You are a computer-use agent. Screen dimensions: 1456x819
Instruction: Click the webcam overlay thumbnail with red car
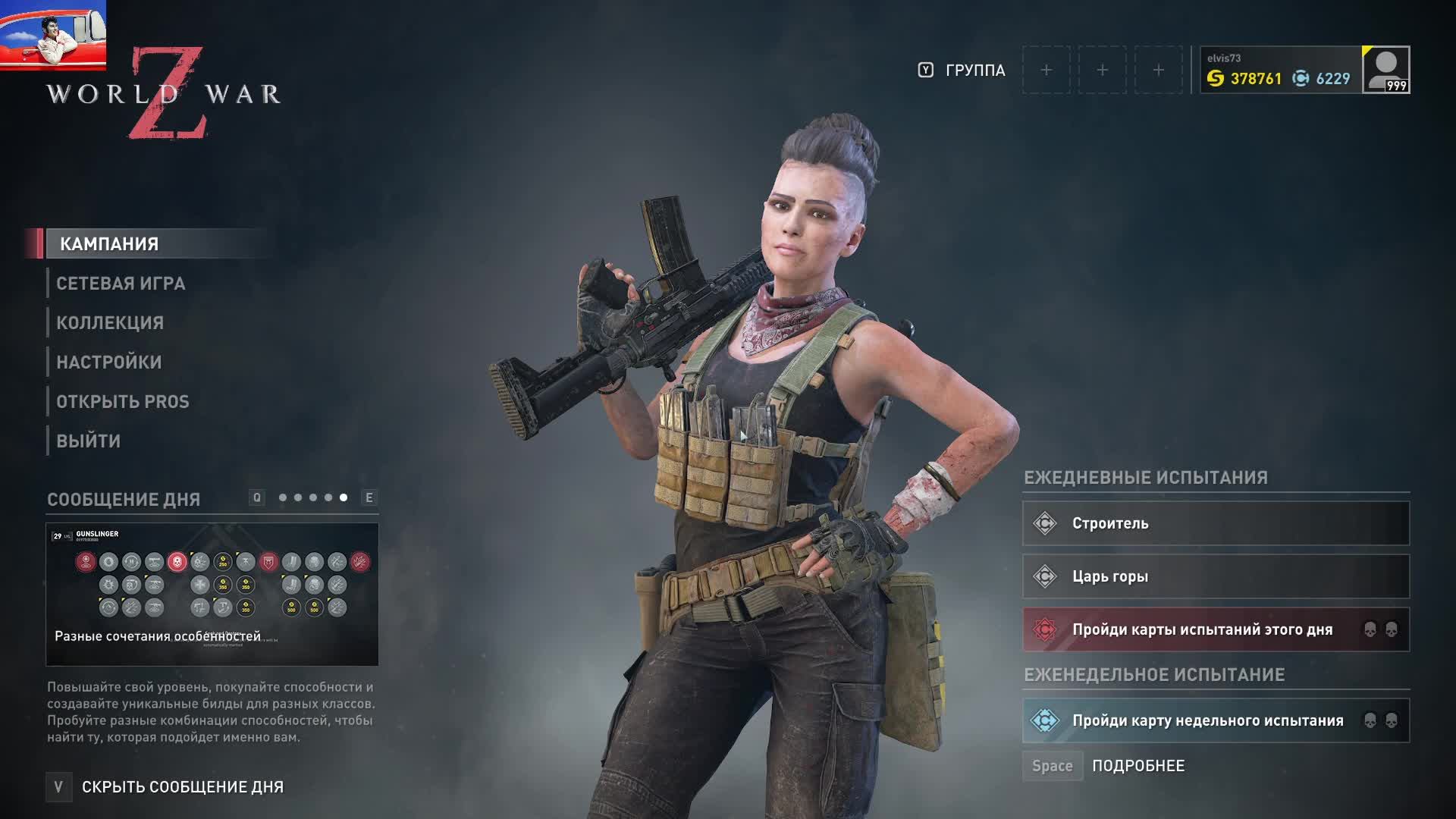pyautogui.click(x=53, y=35)
